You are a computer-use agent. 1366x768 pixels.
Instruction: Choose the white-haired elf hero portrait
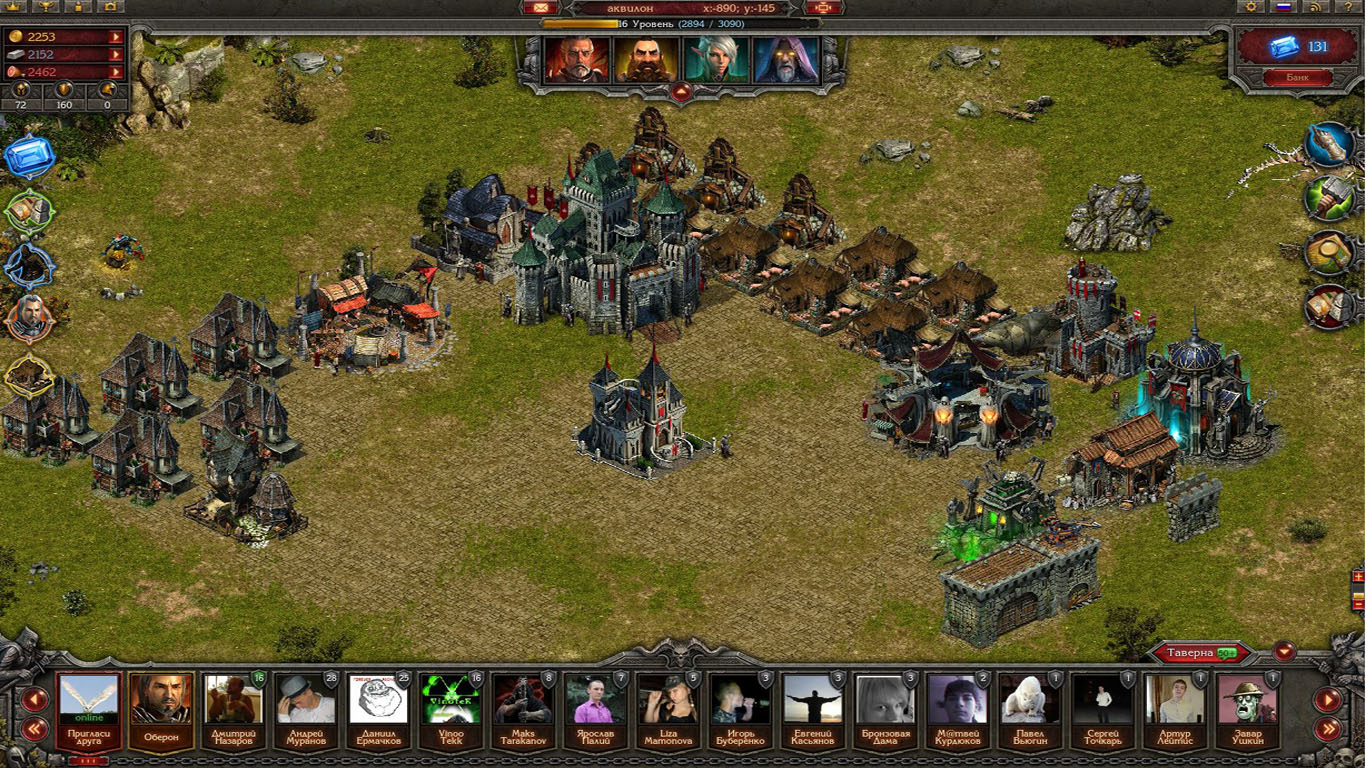coord(713,60)
